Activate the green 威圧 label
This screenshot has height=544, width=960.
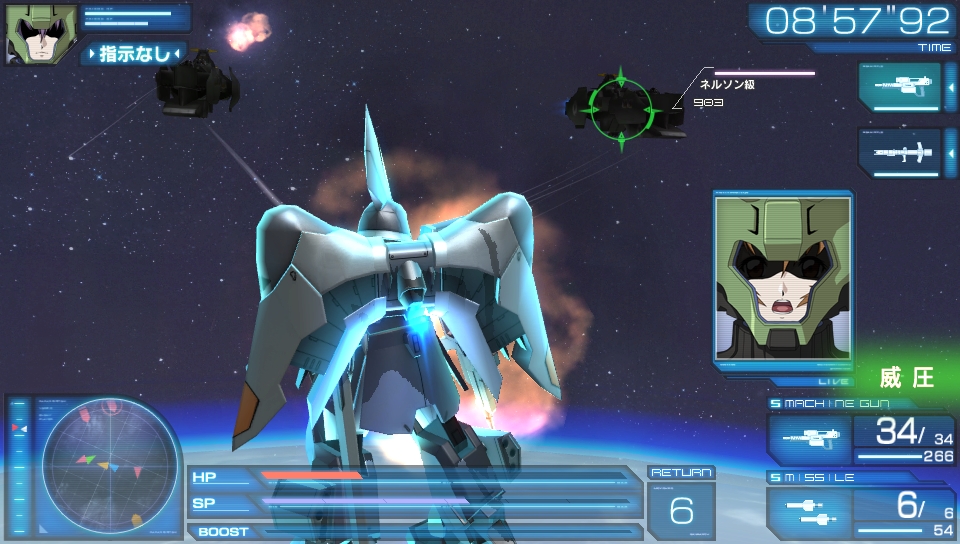(906, 377)
